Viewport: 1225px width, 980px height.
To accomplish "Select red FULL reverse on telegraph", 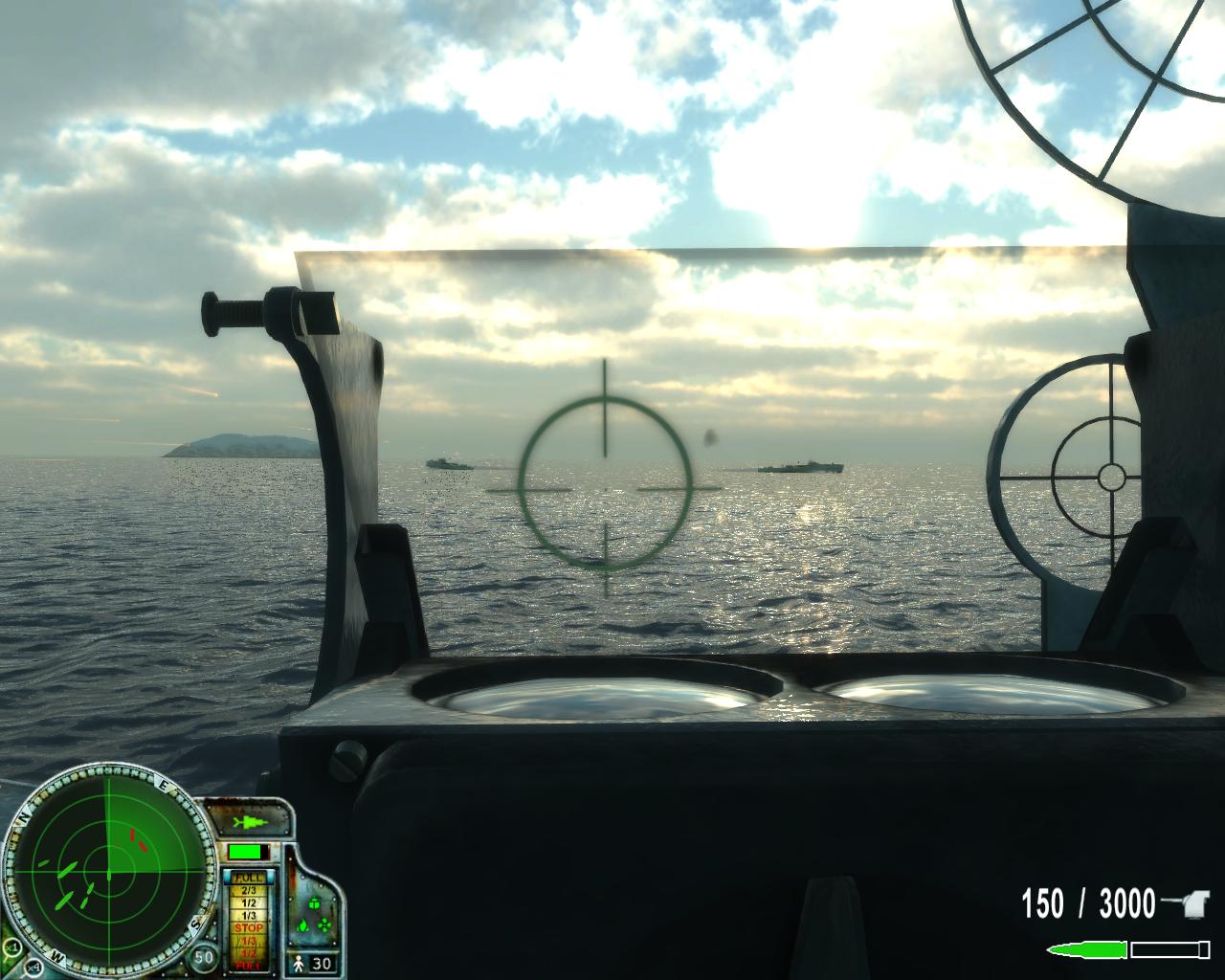I will click(x=249, y=965).
